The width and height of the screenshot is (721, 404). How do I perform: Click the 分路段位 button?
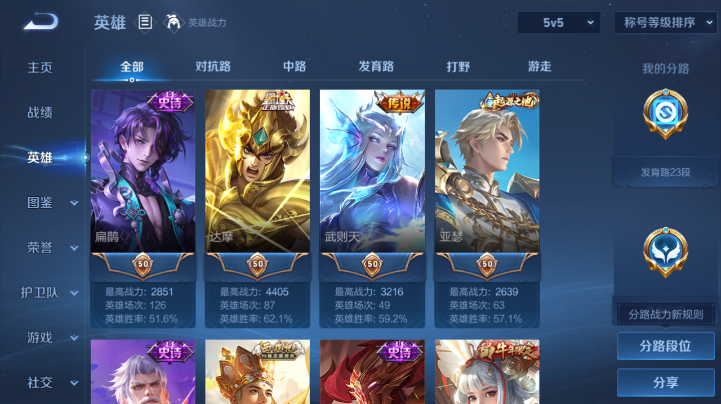(x=666, y=346)
